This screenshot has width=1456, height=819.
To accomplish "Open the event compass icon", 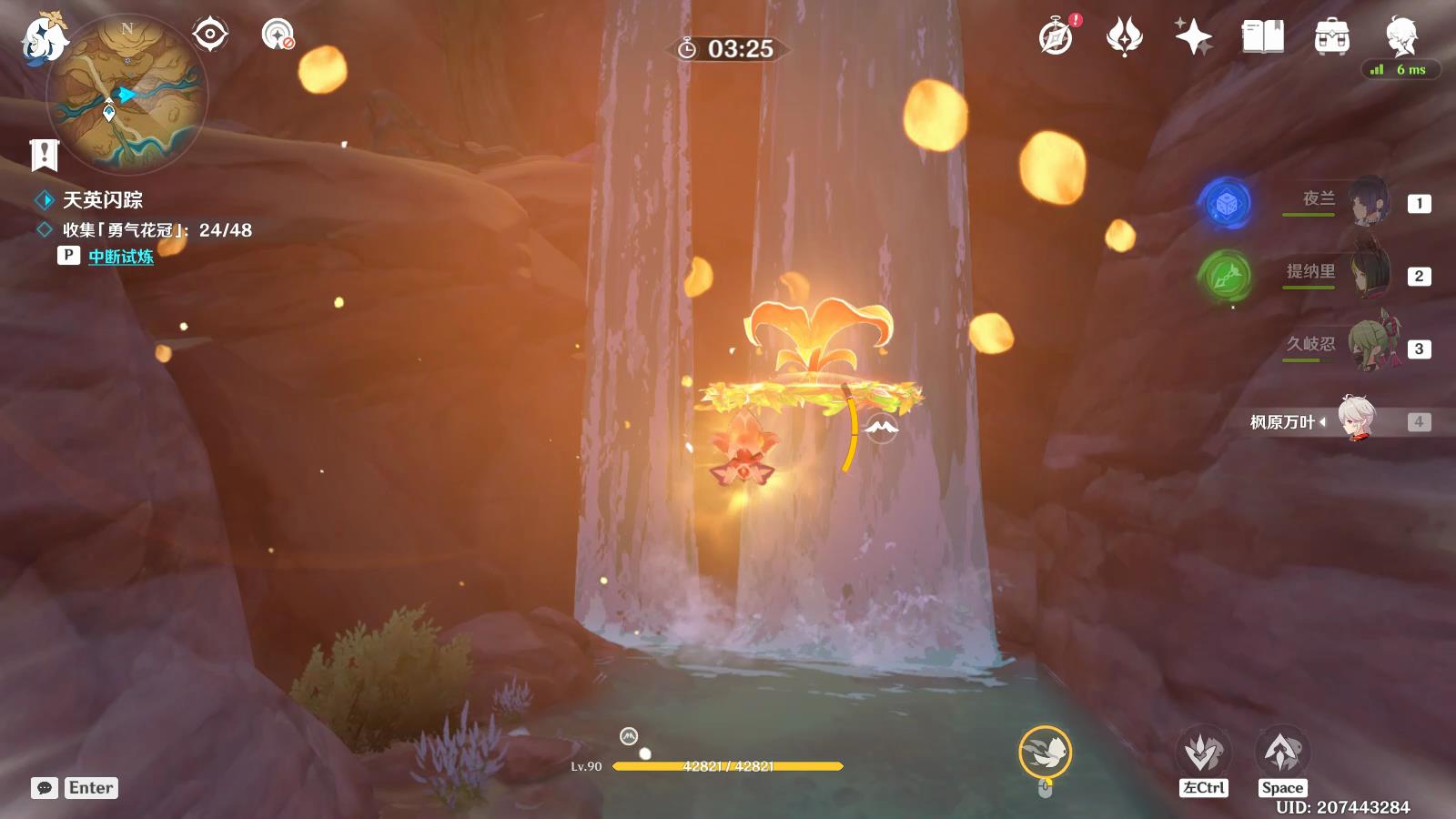I will tap(1057, 37).
